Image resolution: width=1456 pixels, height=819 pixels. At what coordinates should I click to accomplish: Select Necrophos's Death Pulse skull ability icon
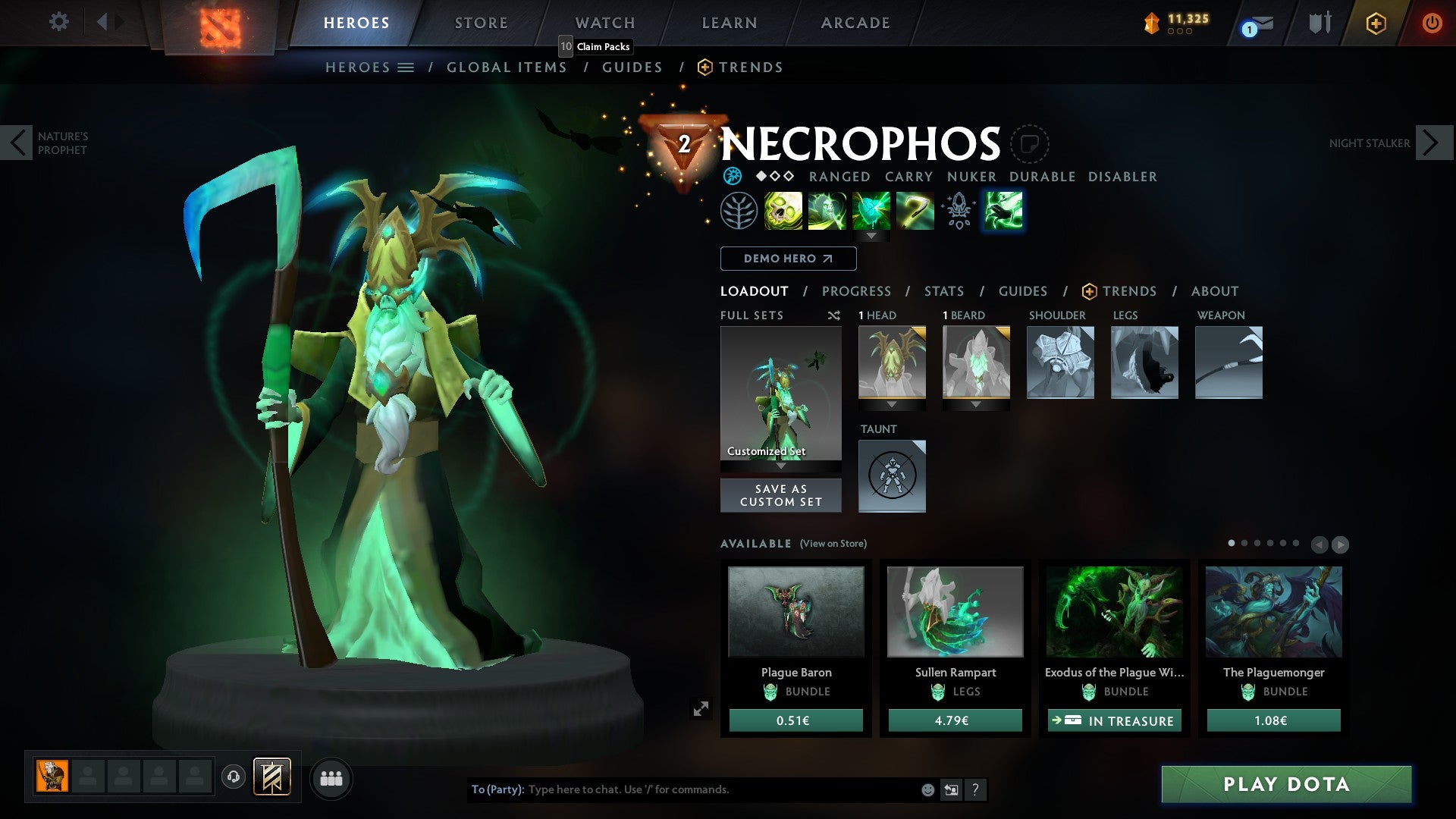783,211
